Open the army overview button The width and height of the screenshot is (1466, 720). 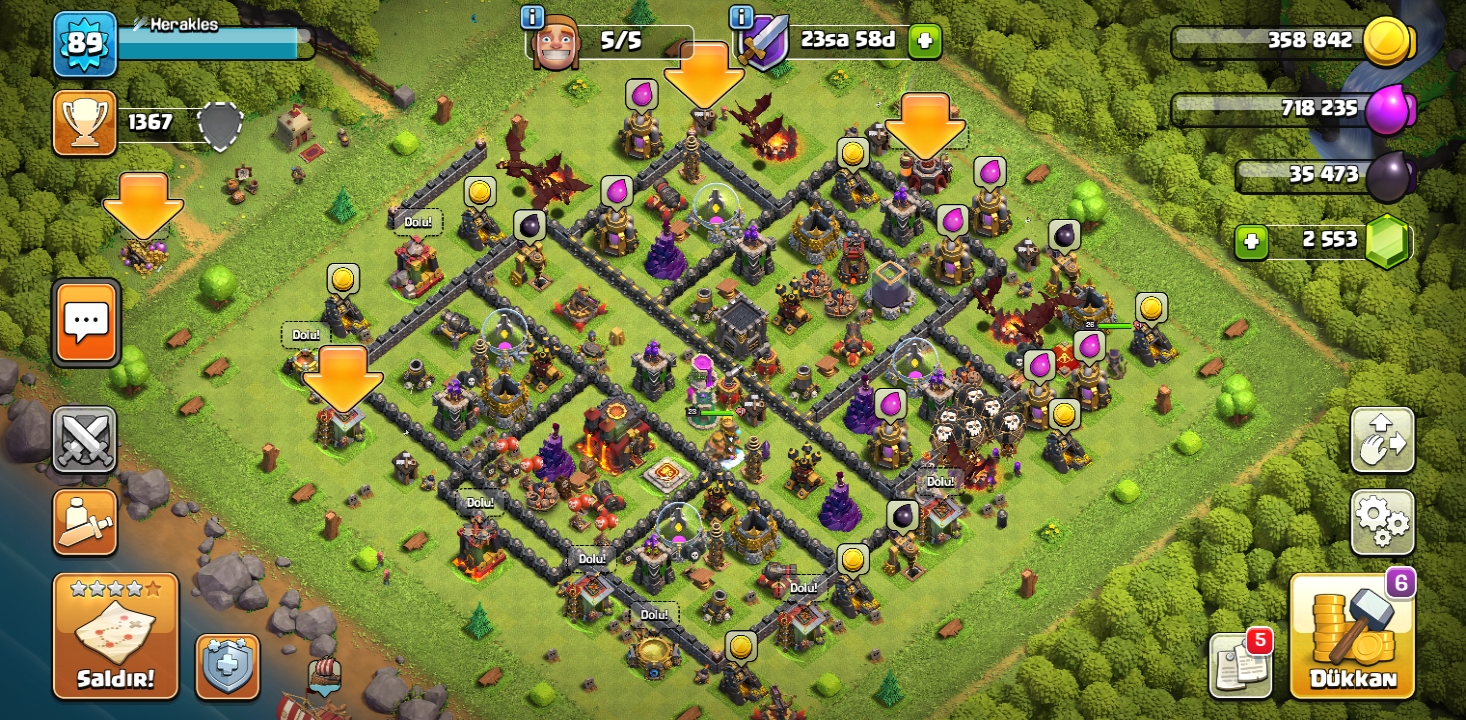pos(85,522)
